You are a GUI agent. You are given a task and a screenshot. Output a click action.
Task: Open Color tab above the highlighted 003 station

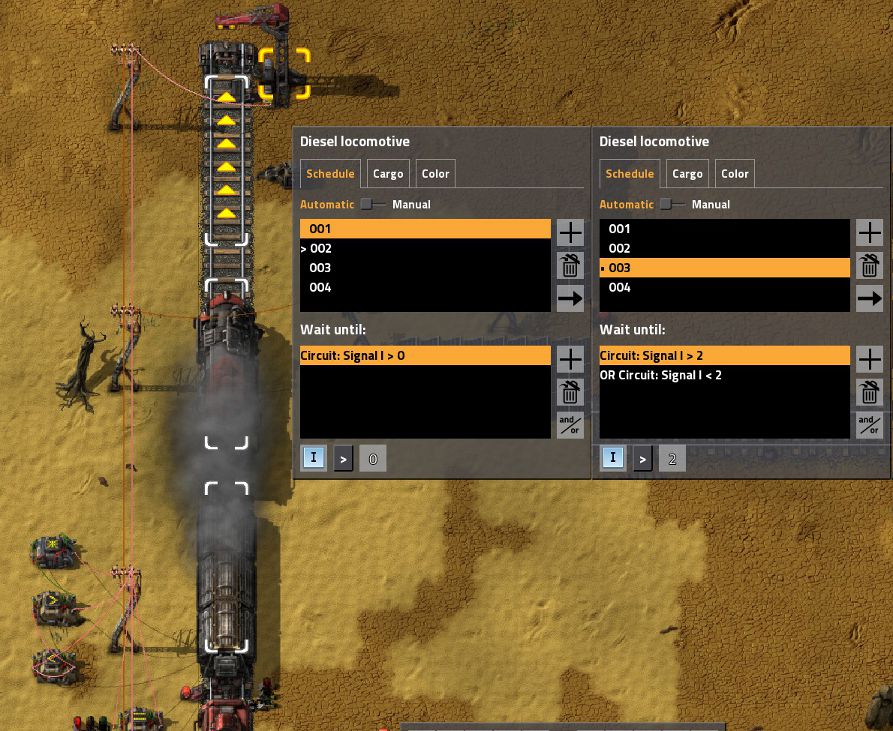[x=735, y=174]
